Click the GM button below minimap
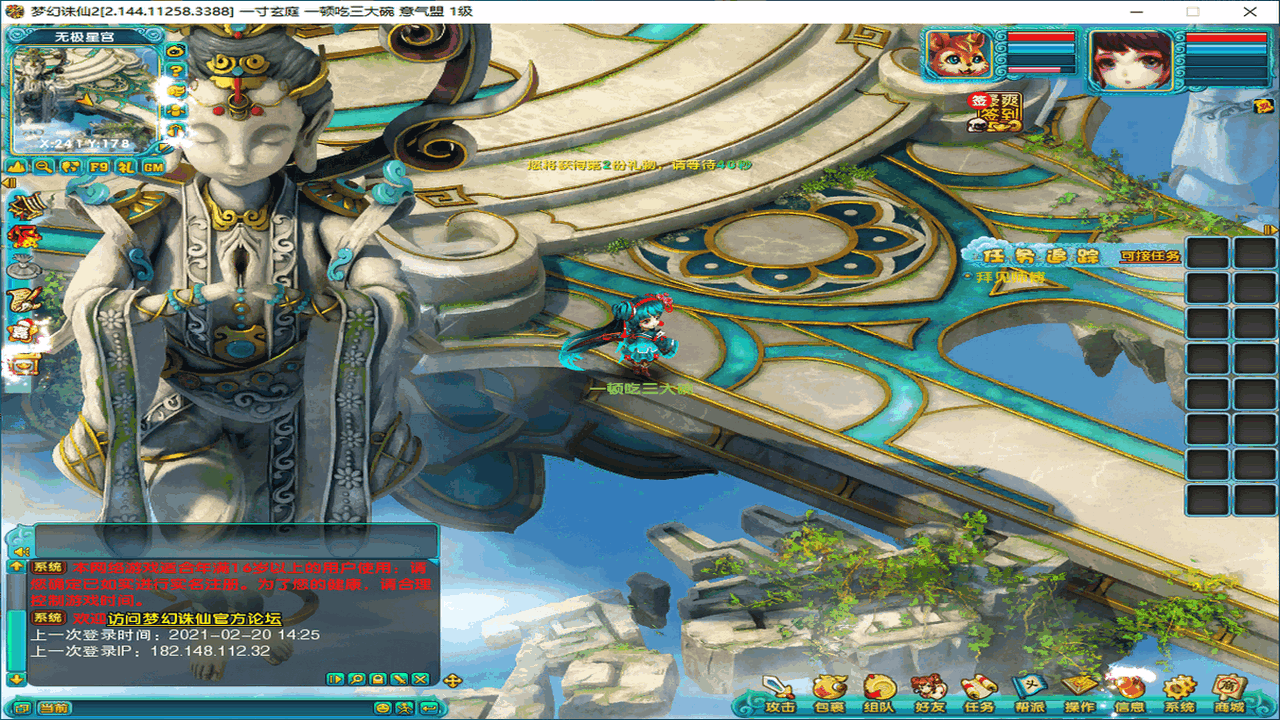This screenshot has height=720, width=1280. pos(153,167)
